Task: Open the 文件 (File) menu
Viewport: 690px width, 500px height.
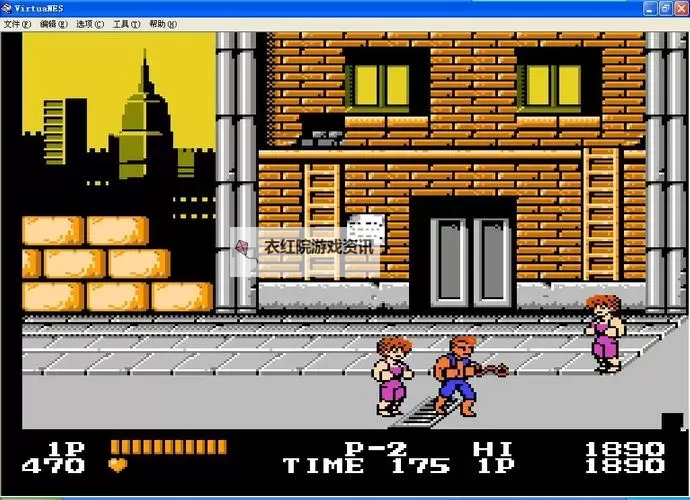Action: pyautogui.click(x=18, y=24)
